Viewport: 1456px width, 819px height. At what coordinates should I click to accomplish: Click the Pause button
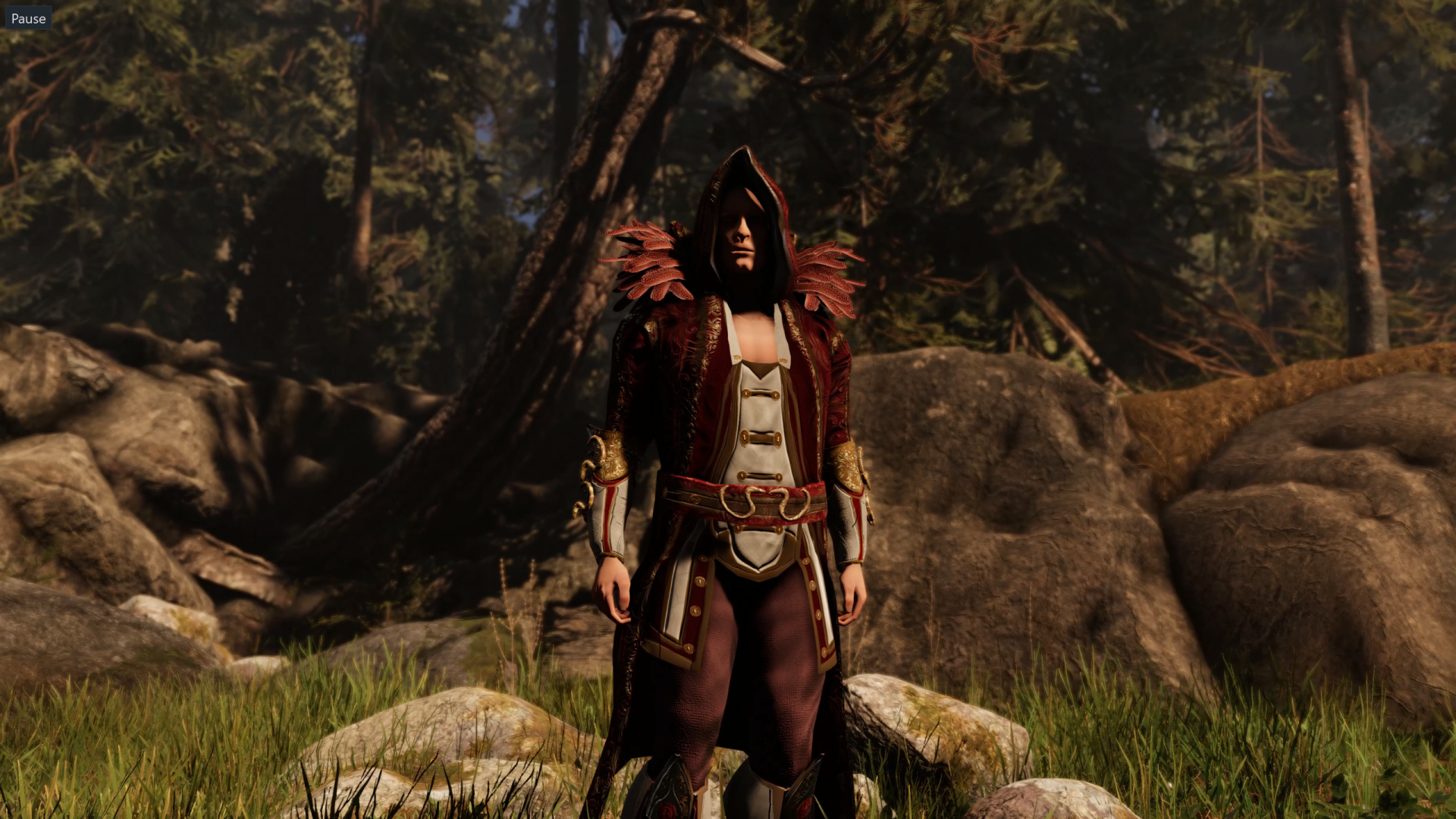coord(28,18)
